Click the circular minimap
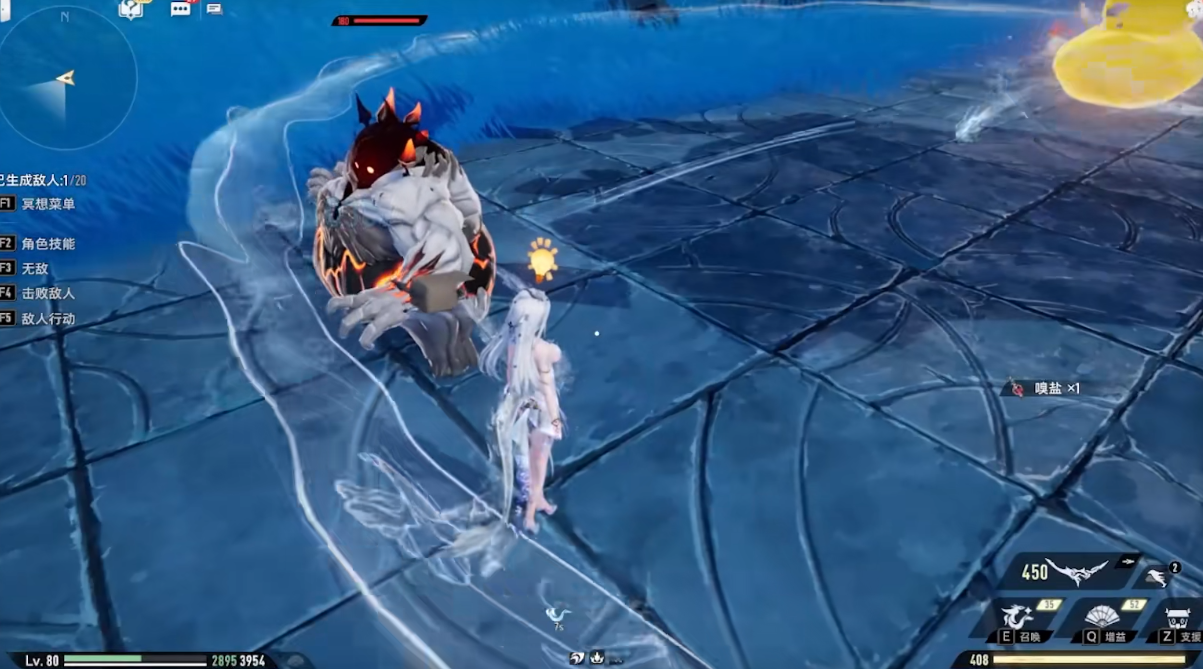Screen dimensions: 1203x669 coord(66,78)
